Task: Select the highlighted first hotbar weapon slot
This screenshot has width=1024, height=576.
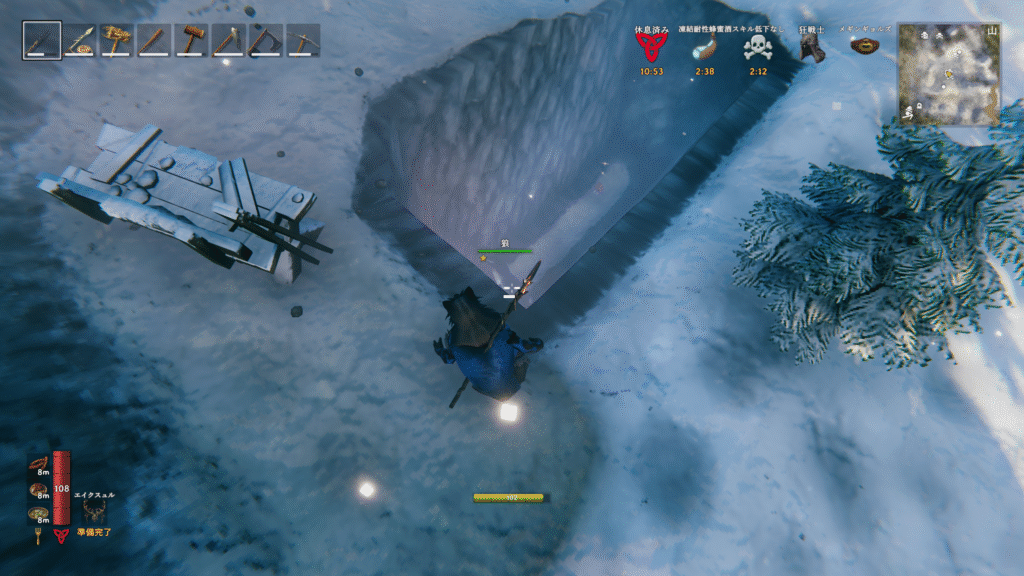Action: coord(42,41)
